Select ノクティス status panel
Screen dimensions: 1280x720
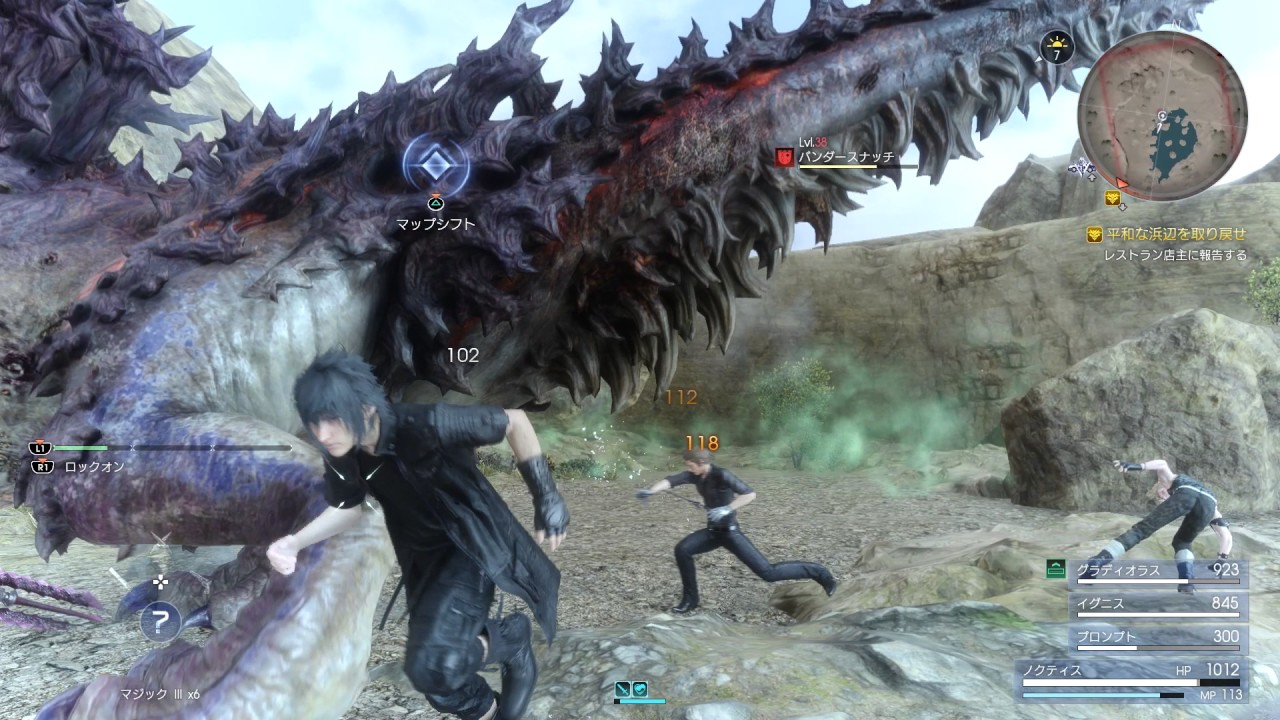1130,677
